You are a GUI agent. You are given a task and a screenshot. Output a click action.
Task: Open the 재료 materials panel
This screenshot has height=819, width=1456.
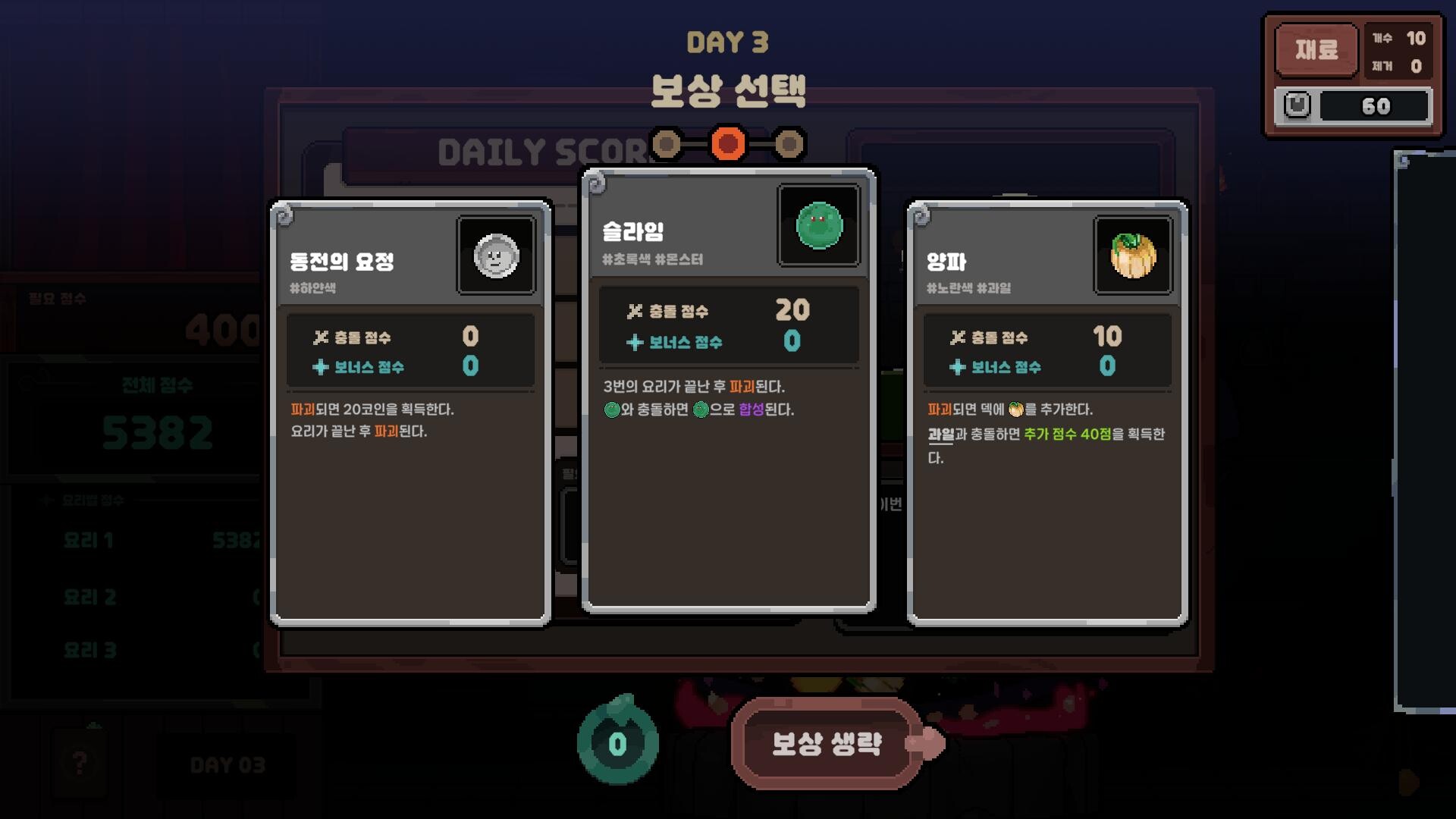(1317, 50)
